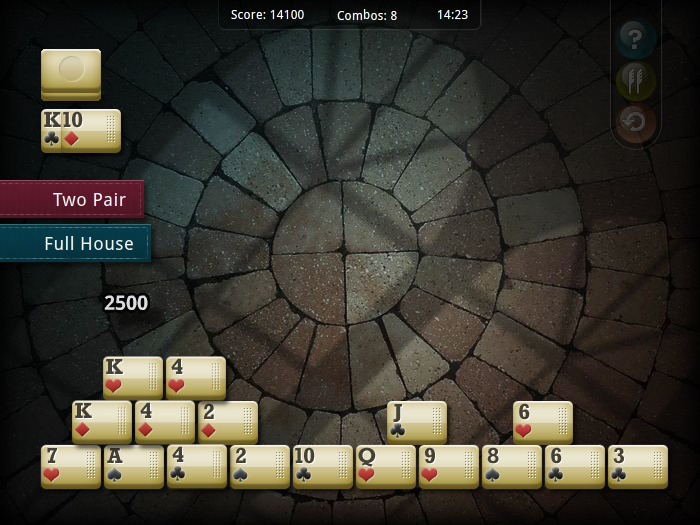This screenshot has height=525, width=700.
Task: Pick the 2 of diamonds card
Action: click(x=228, y=421)
